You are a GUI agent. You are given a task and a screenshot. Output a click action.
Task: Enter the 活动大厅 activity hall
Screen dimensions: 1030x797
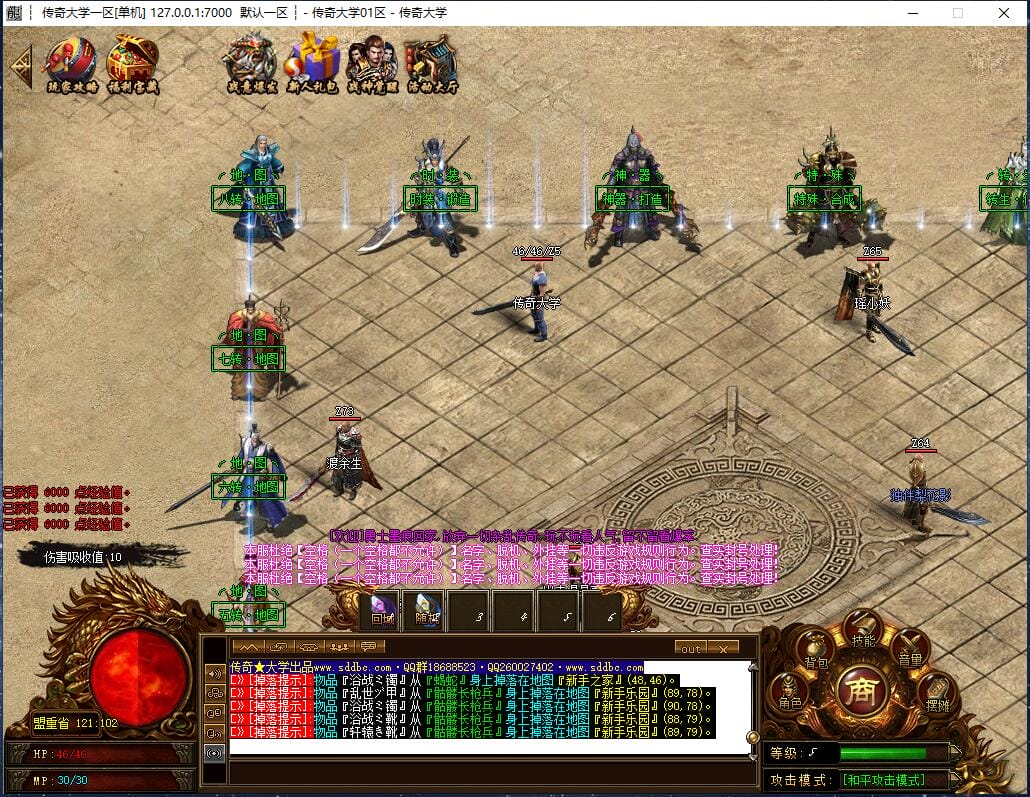tap(432, 62)
